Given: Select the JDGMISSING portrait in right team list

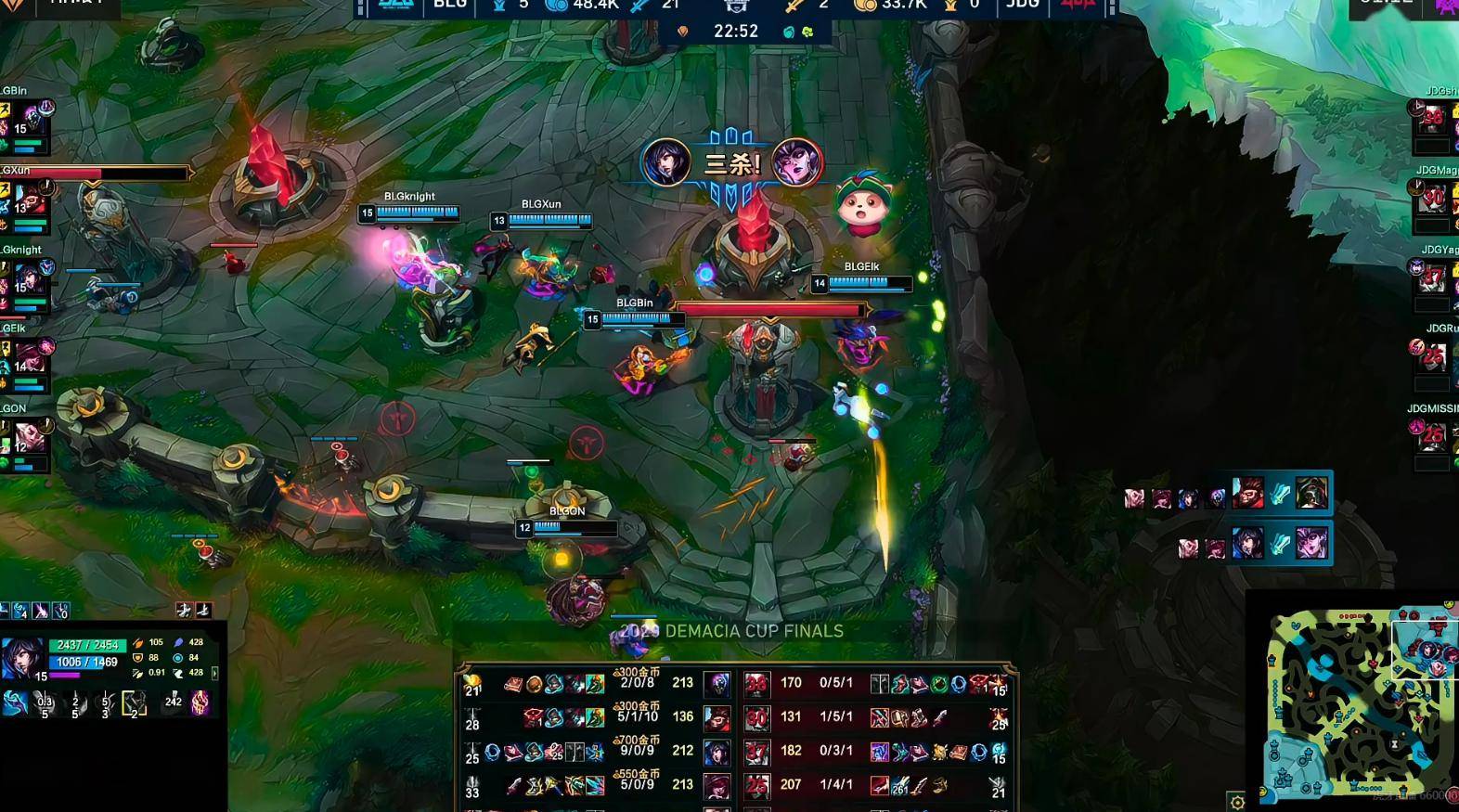Looking at the screenshot, I should point(1433,434).
